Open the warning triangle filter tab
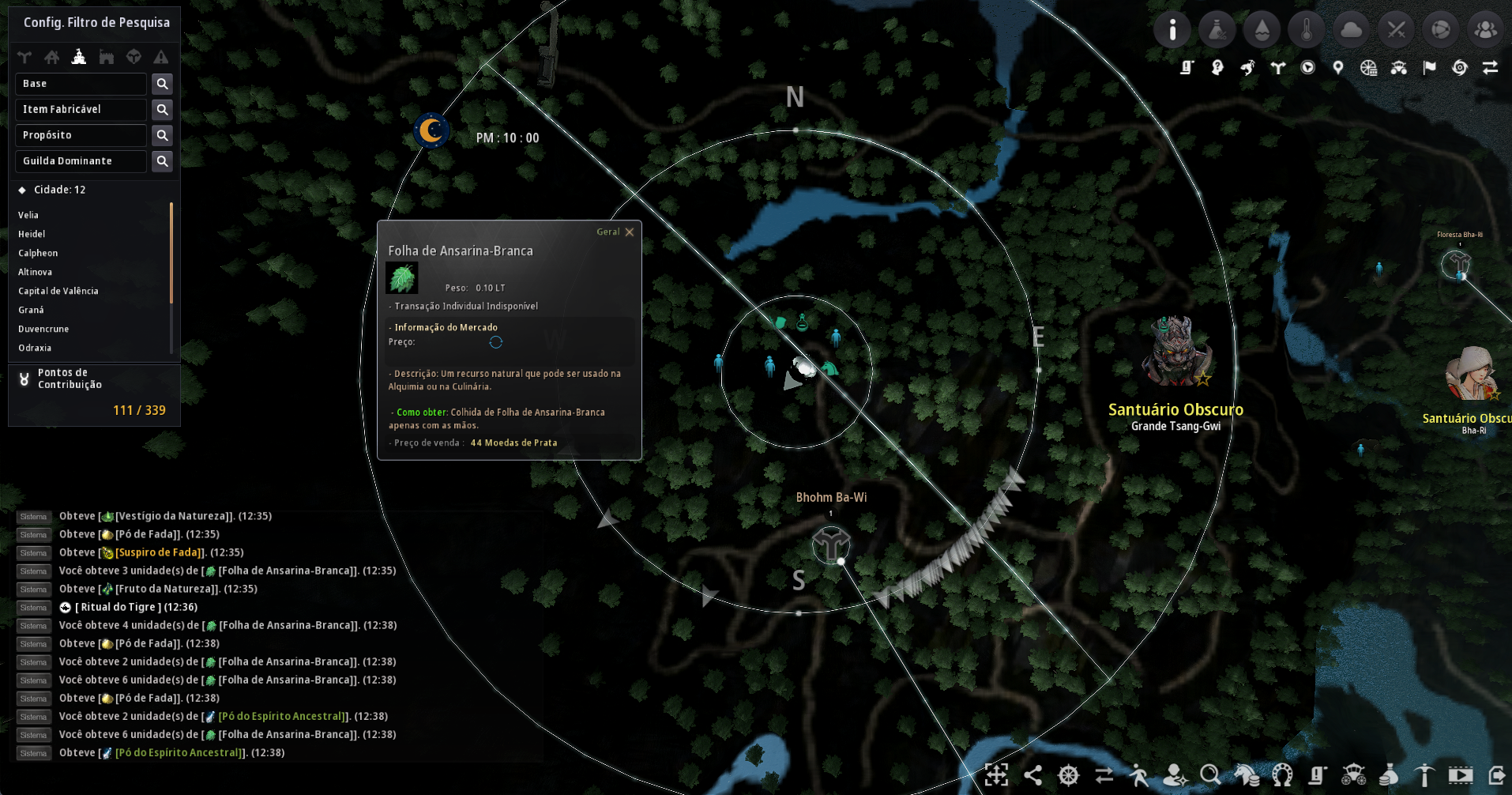Image resolution: width=1512 pixels, height=795 pixels. point(161,57)
